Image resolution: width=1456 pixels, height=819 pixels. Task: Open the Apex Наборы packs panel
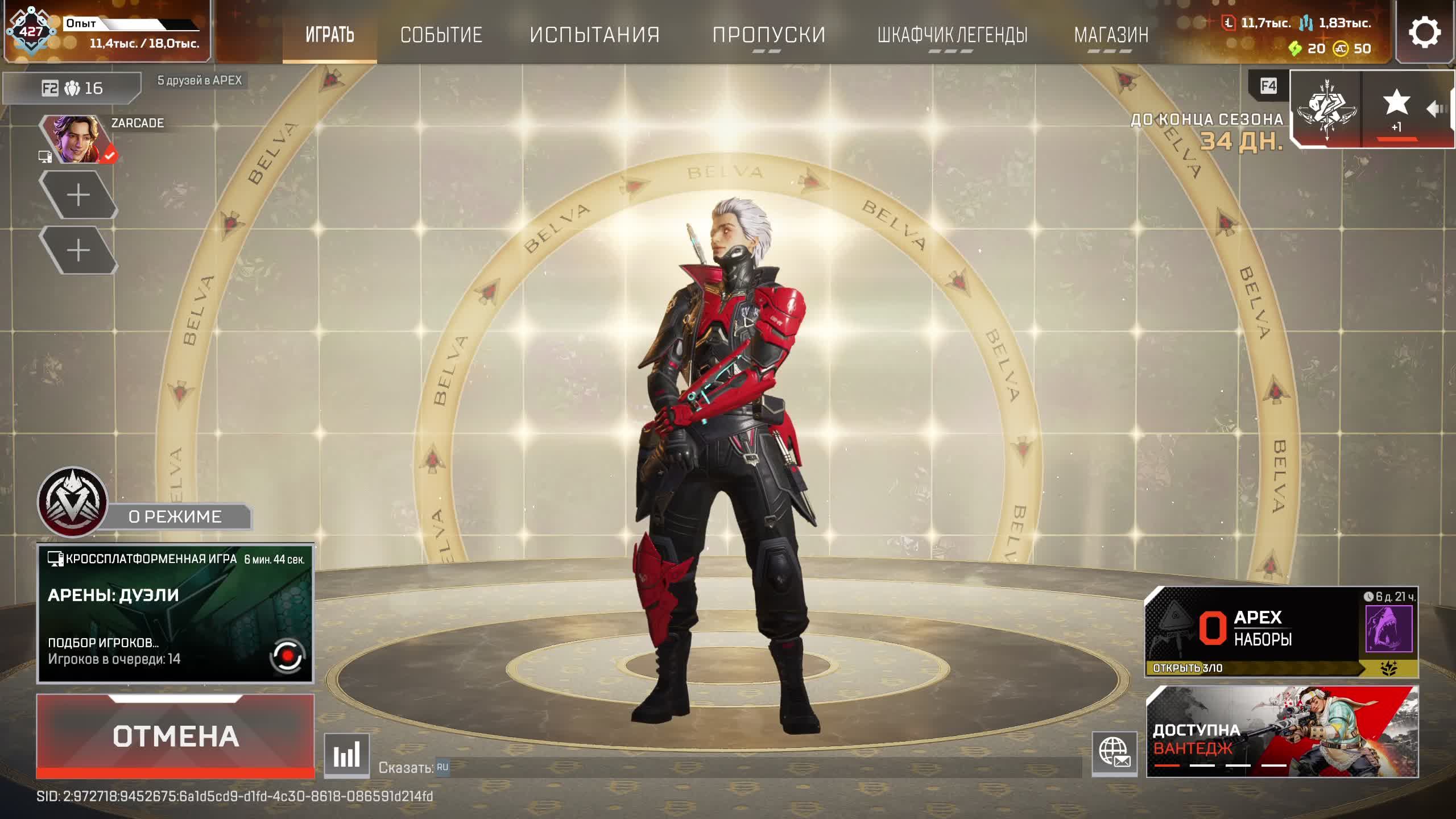click(1280, 631)
